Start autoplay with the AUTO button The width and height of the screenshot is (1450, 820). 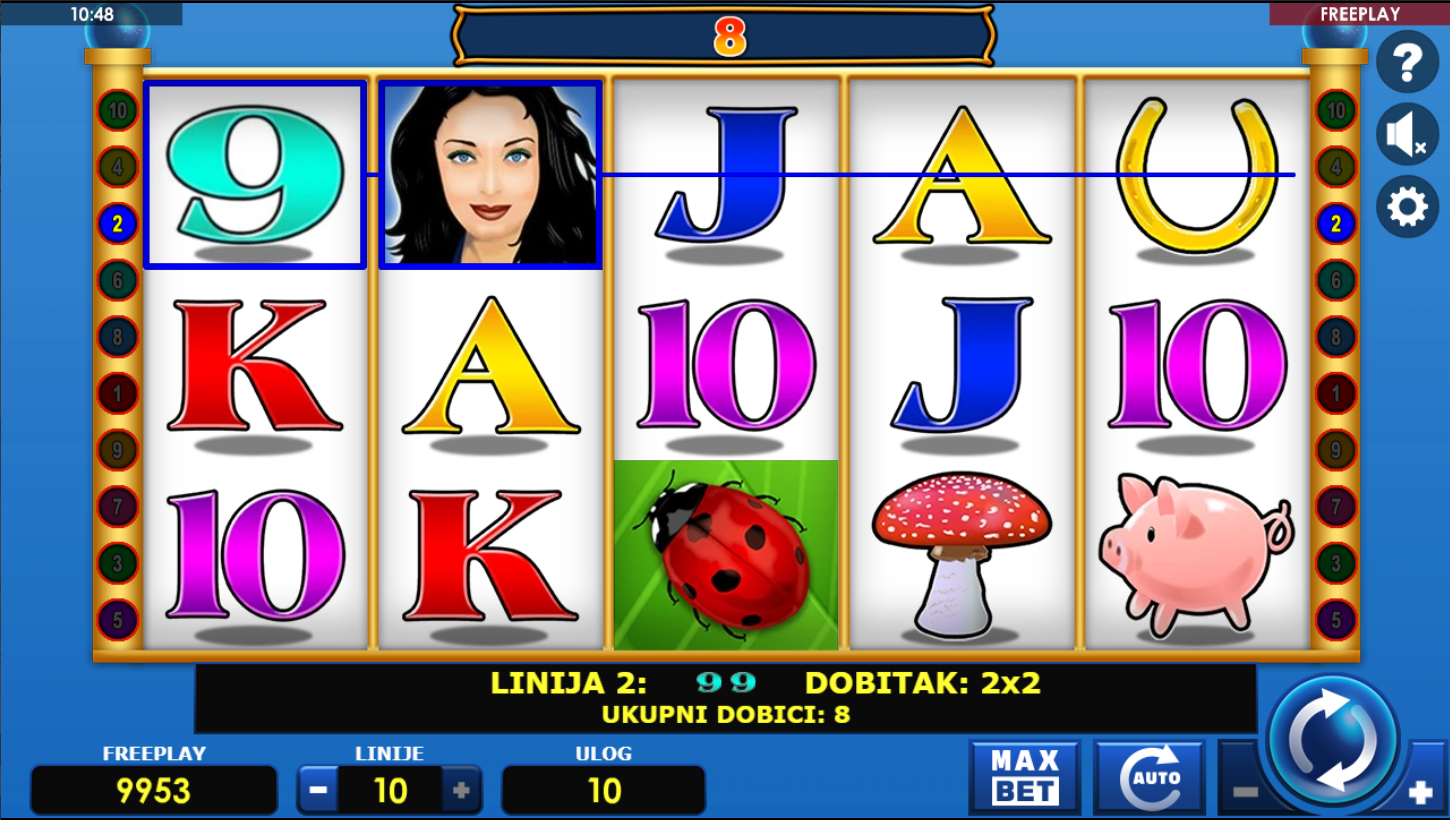(1148, 777)
